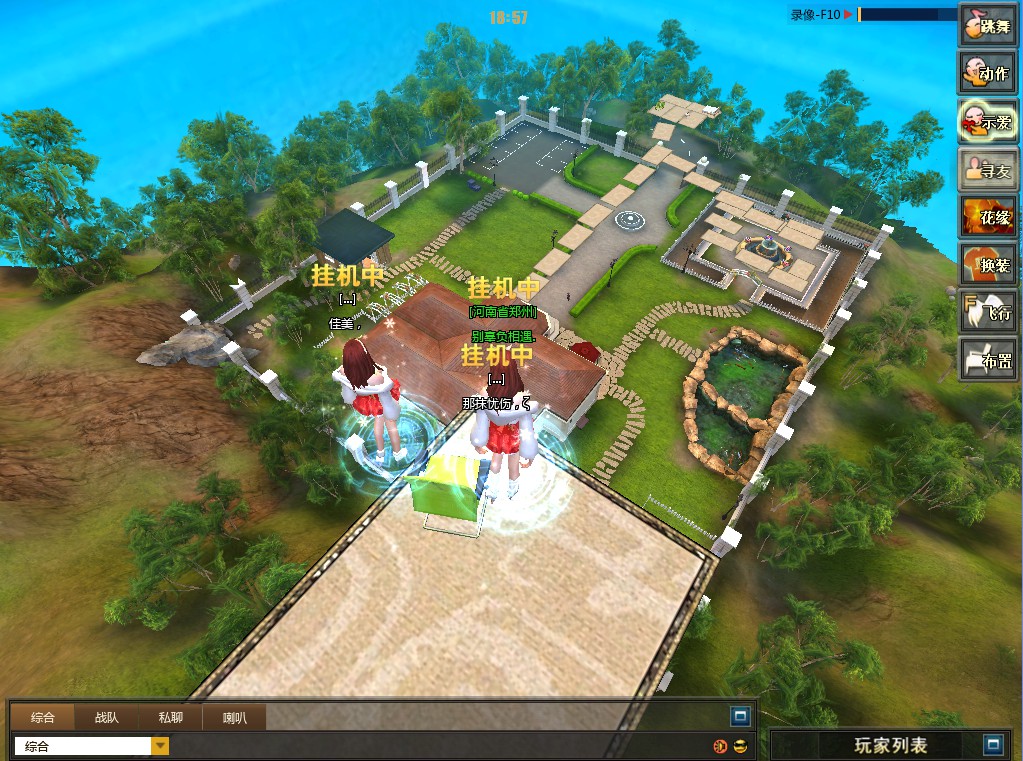
Task: Open the 综合 chat channel dropdown
Action: pyautogui.click(x=160, y=746)
